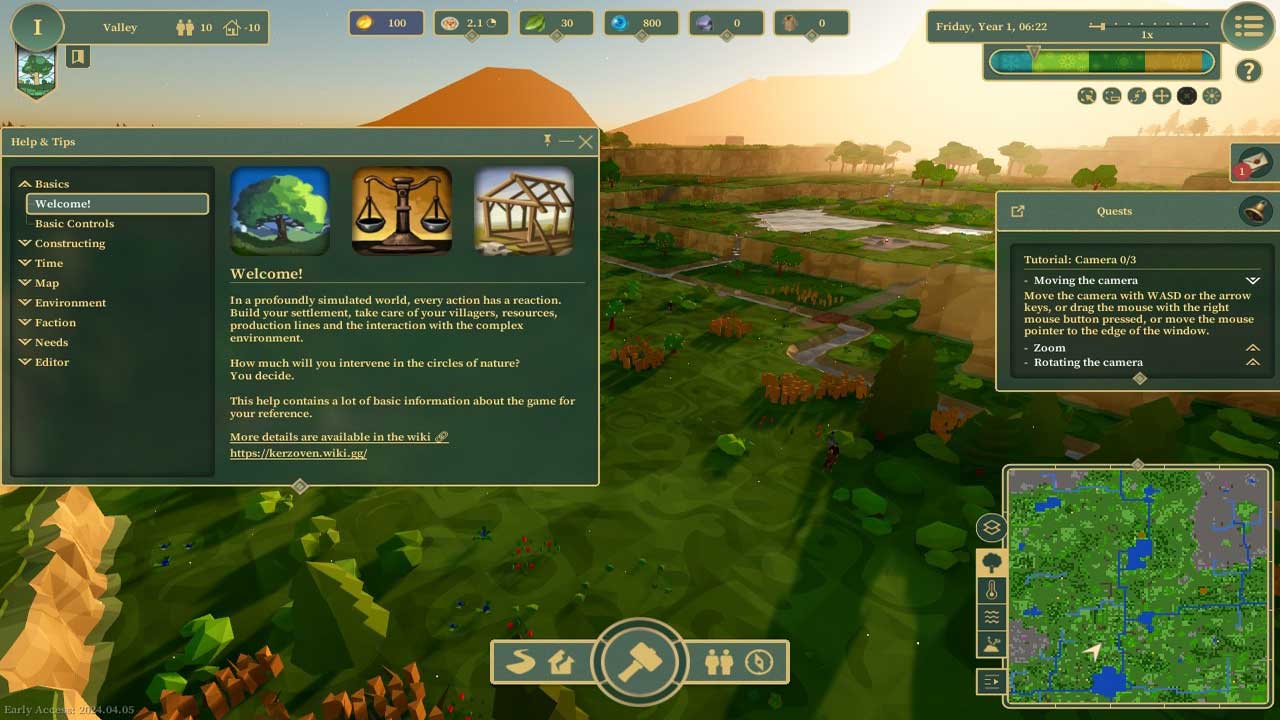Select Basic Controls in the help tree

[74, 223]
